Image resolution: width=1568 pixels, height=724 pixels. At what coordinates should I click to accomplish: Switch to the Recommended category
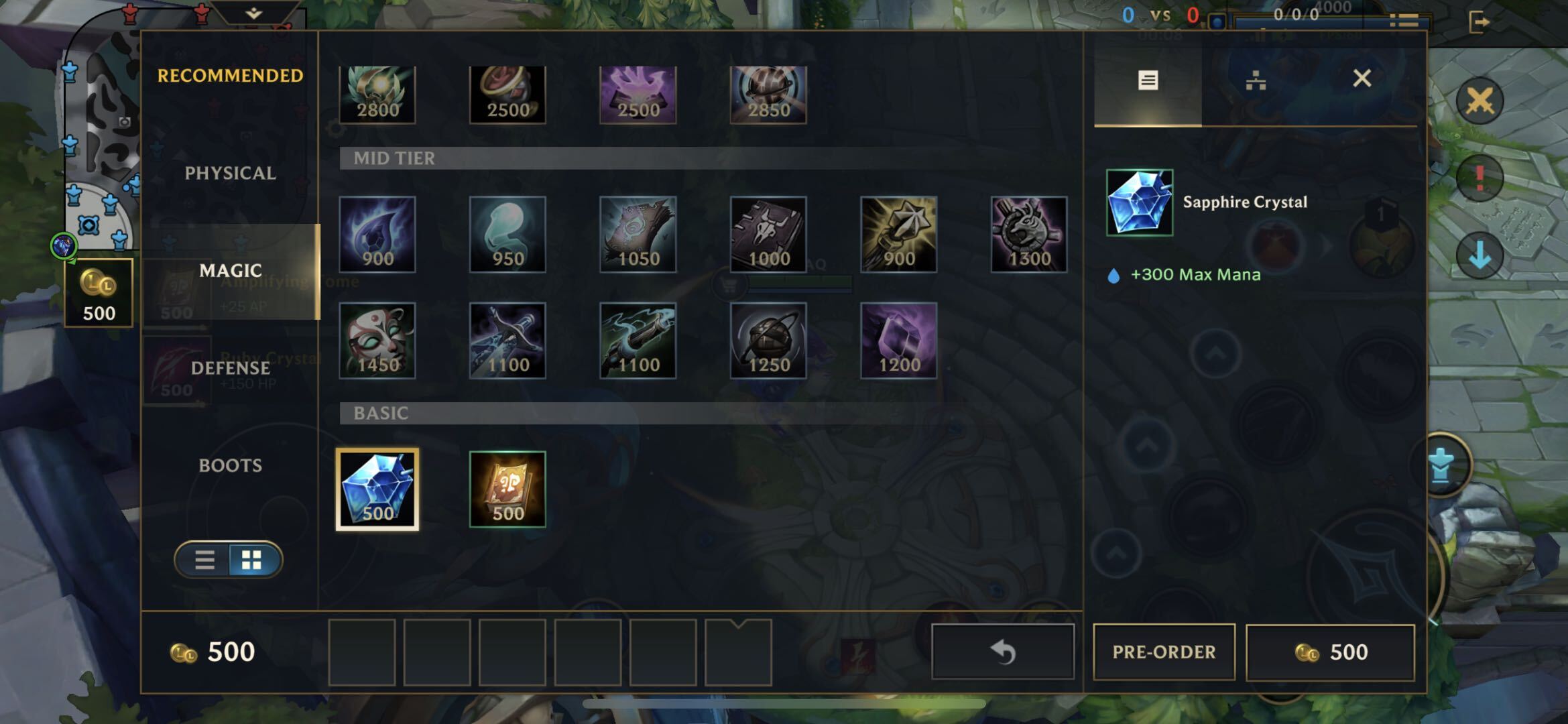[x=230, y=76]
